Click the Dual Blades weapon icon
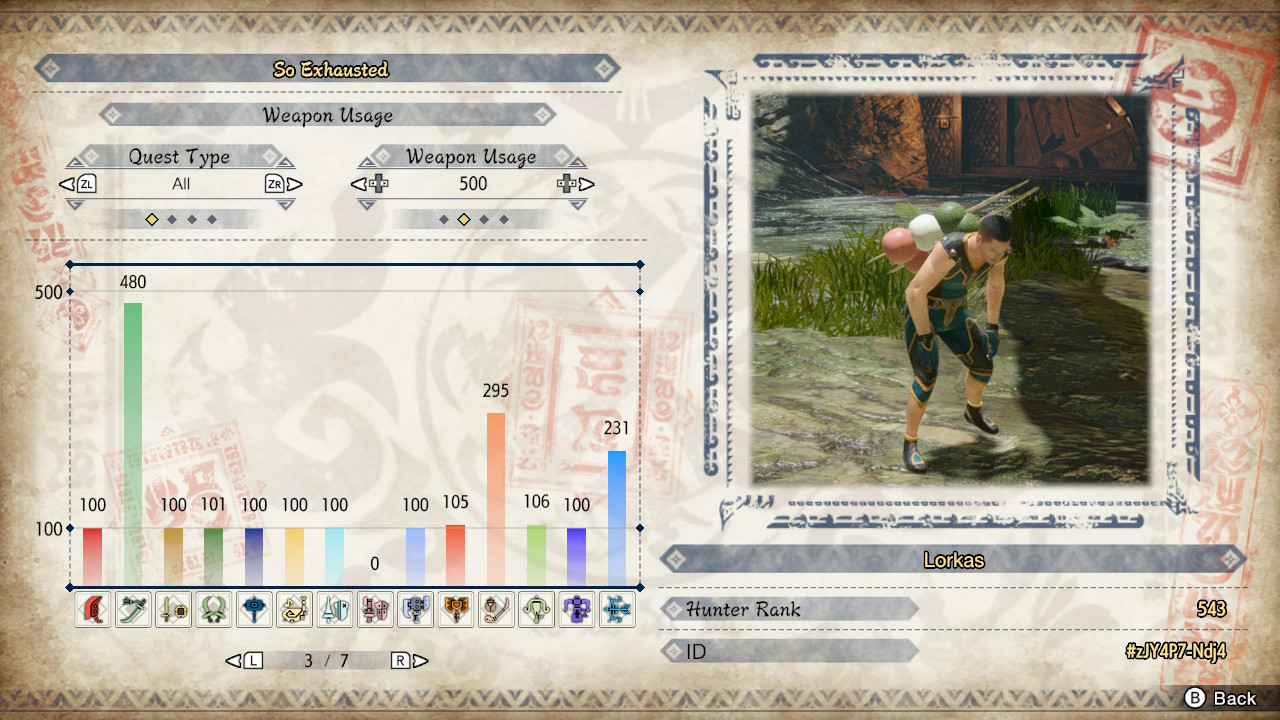Image resolution: width=1280 pixels, height=720 pixels. coord(214,609)
